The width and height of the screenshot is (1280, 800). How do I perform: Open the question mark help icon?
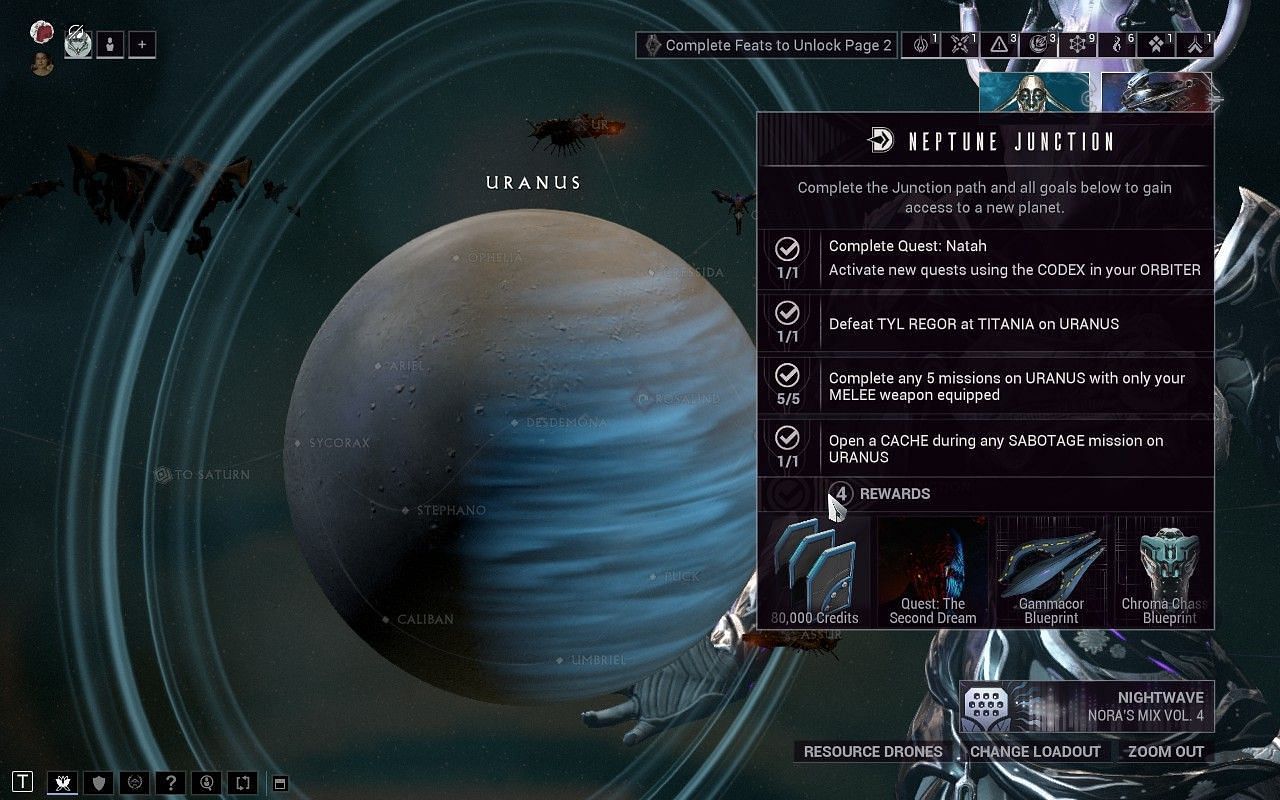[171, 782]
